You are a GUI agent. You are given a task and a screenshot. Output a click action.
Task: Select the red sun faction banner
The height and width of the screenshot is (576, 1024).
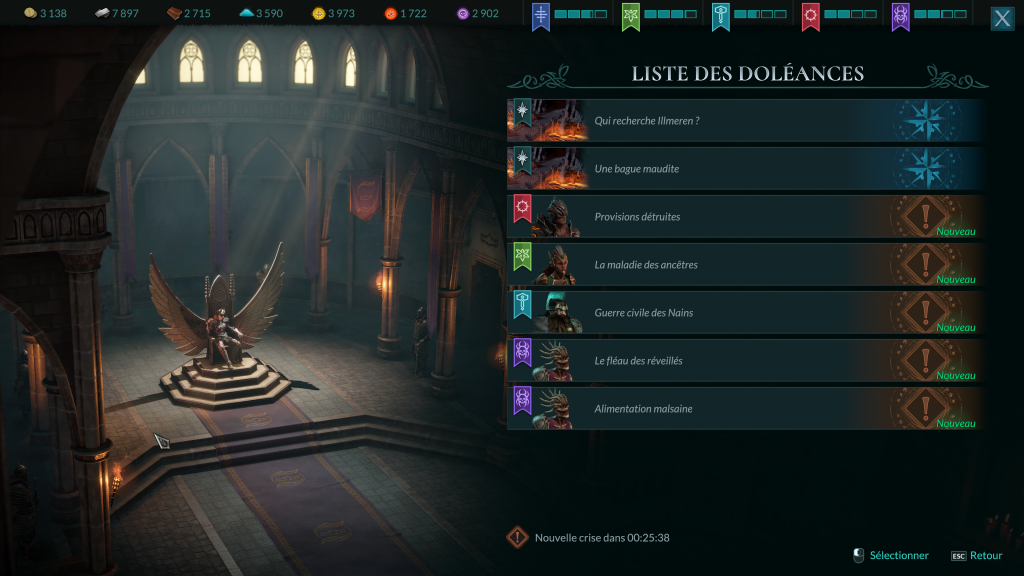[x=812, y=16]
